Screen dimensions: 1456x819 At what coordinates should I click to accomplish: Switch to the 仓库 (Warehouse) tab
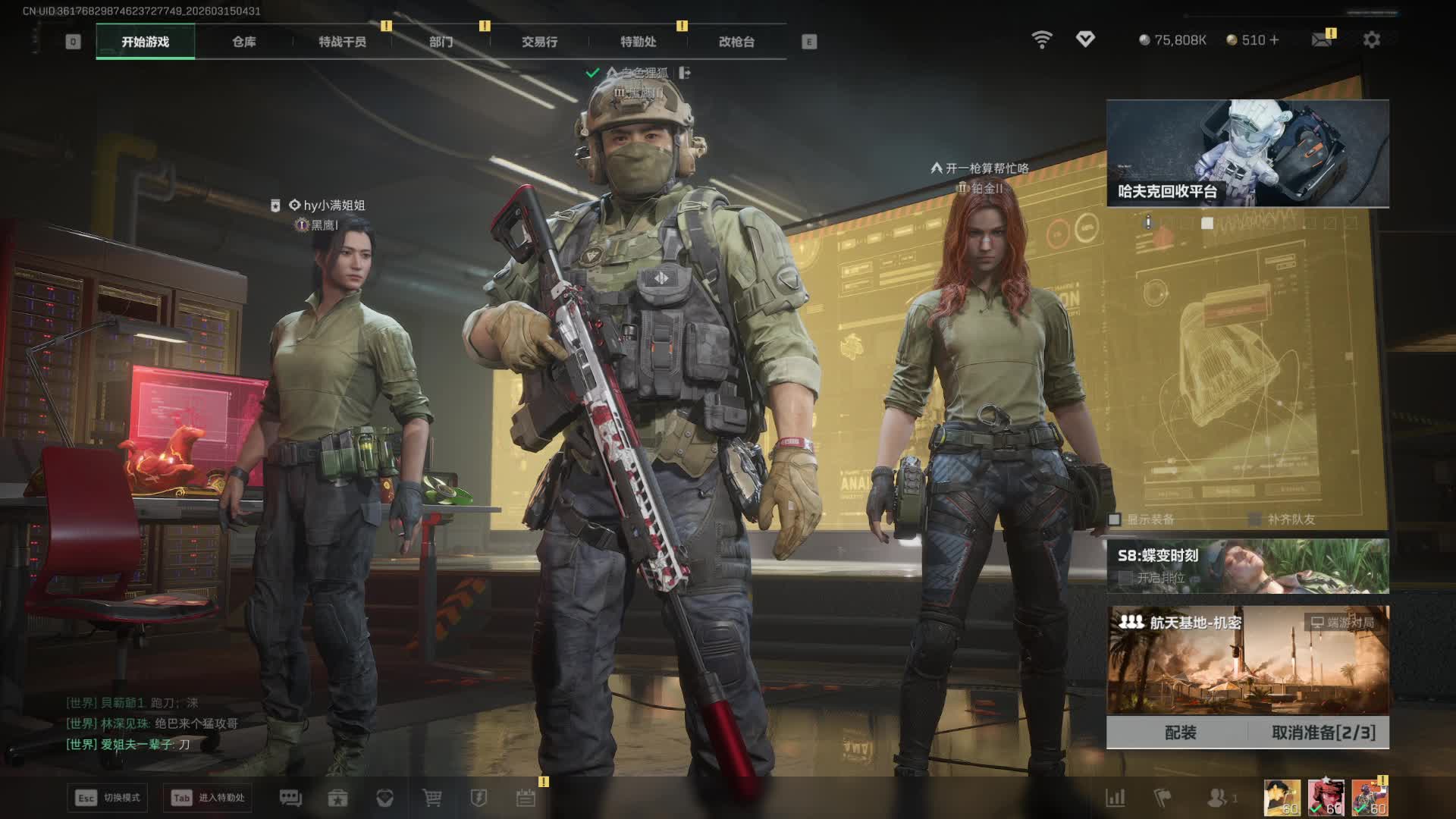pos(243,42)
